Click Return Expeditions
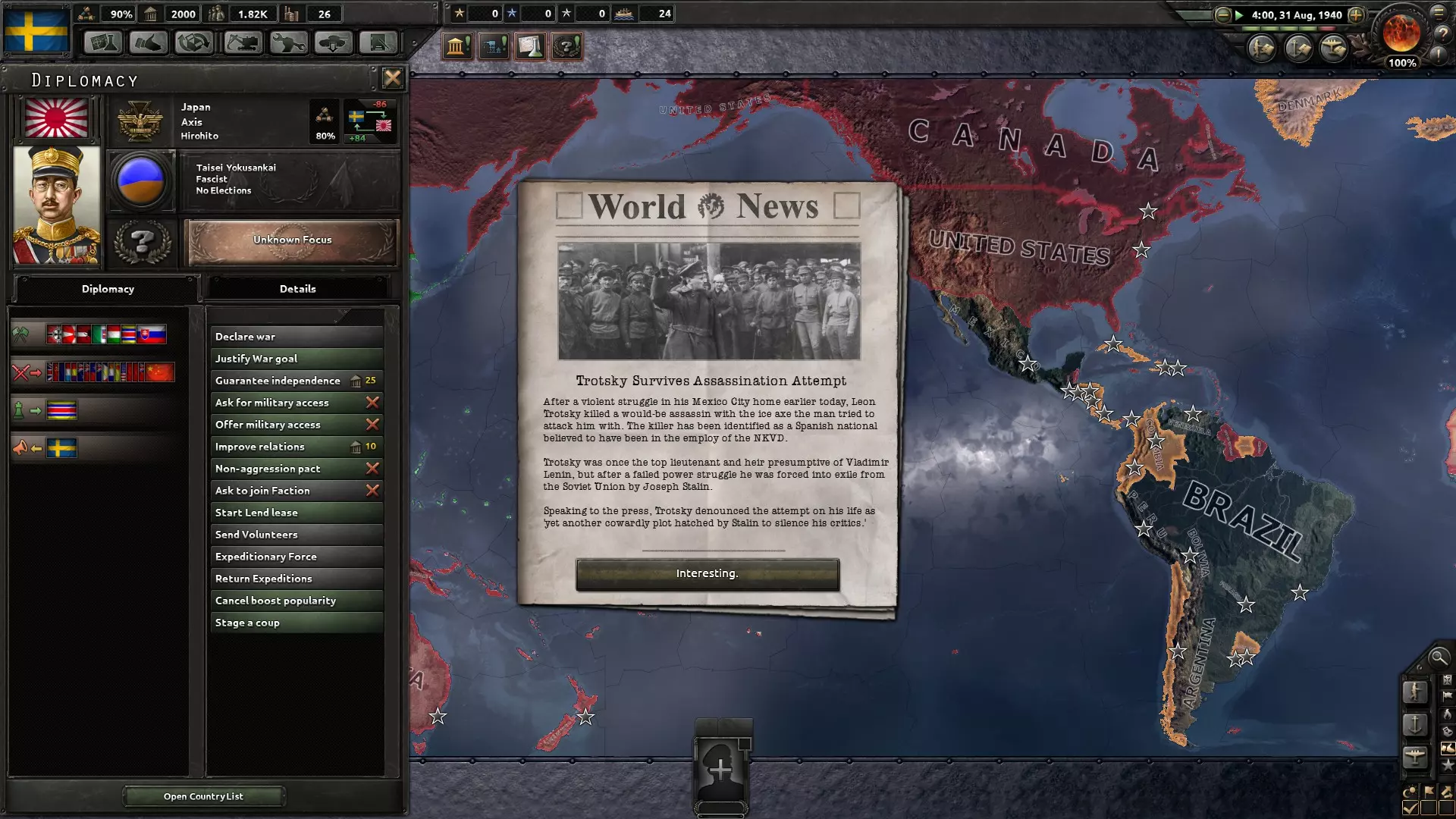 (296, 579)
